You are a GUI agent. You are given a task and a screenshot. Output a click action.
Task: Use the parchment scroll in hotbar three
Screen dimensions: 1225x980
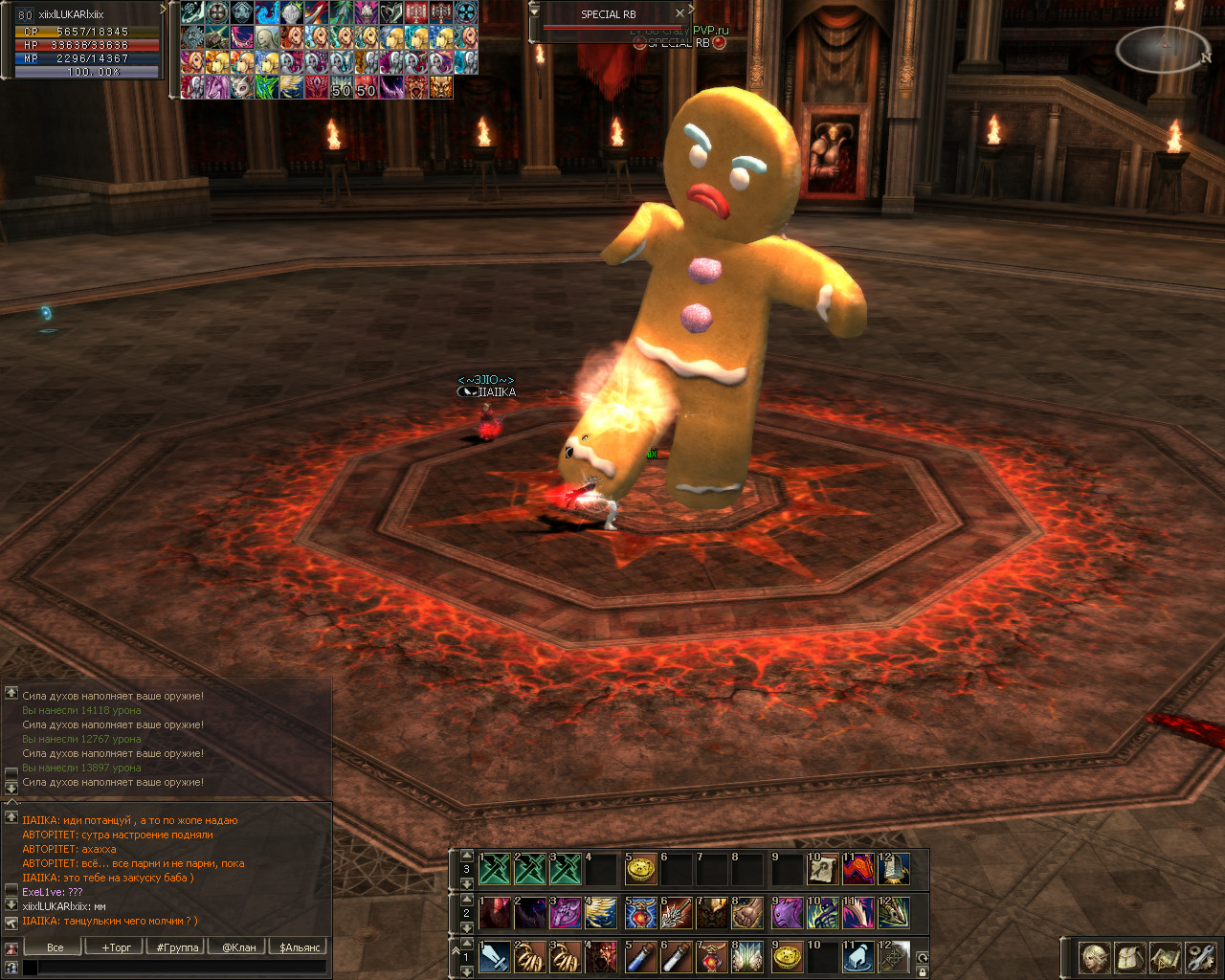pos(822,869)
